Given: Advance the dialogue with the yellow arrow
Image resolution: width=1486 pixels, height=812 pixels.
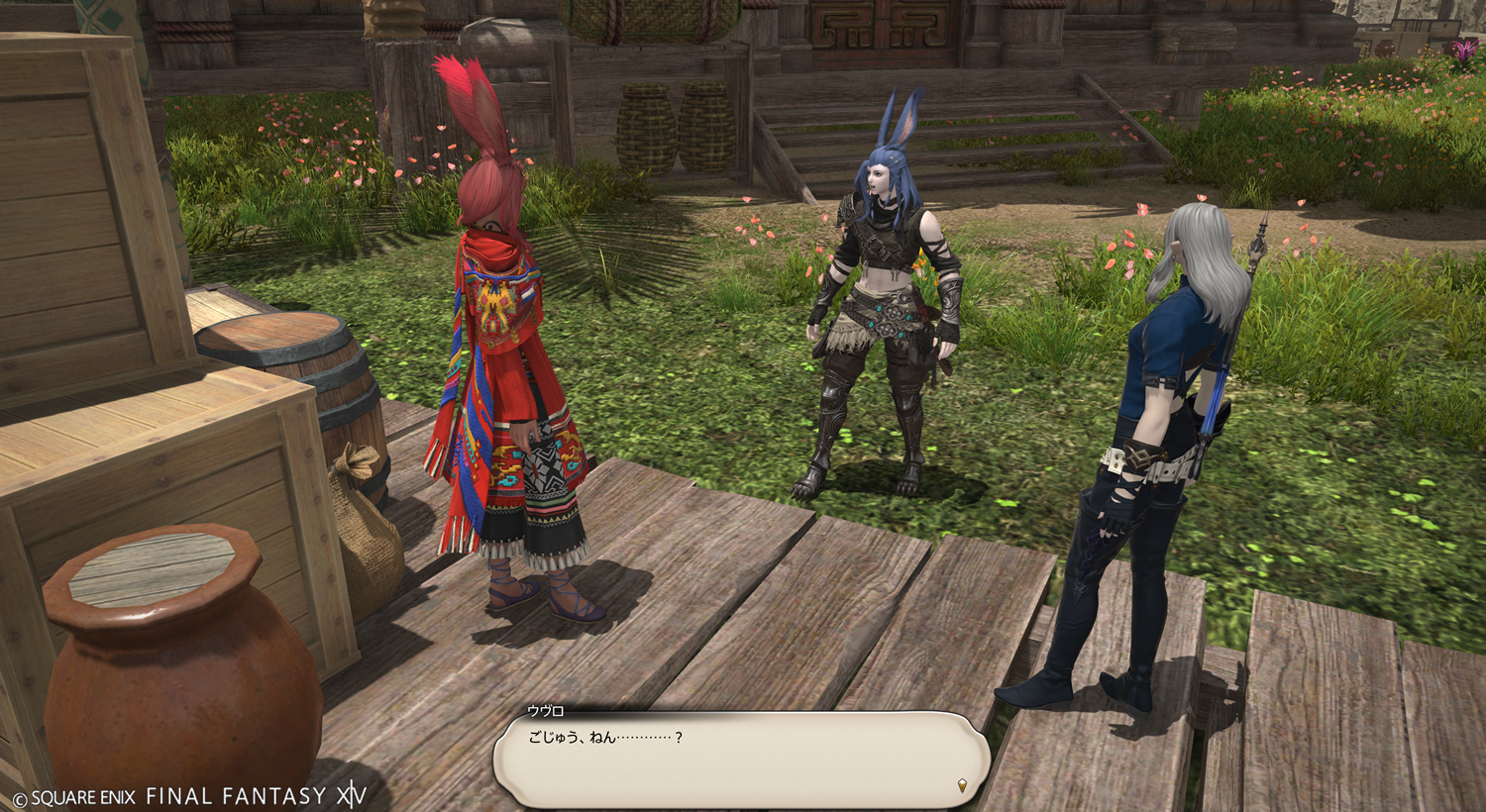Looking at the screenshot, I should point(961,786).
